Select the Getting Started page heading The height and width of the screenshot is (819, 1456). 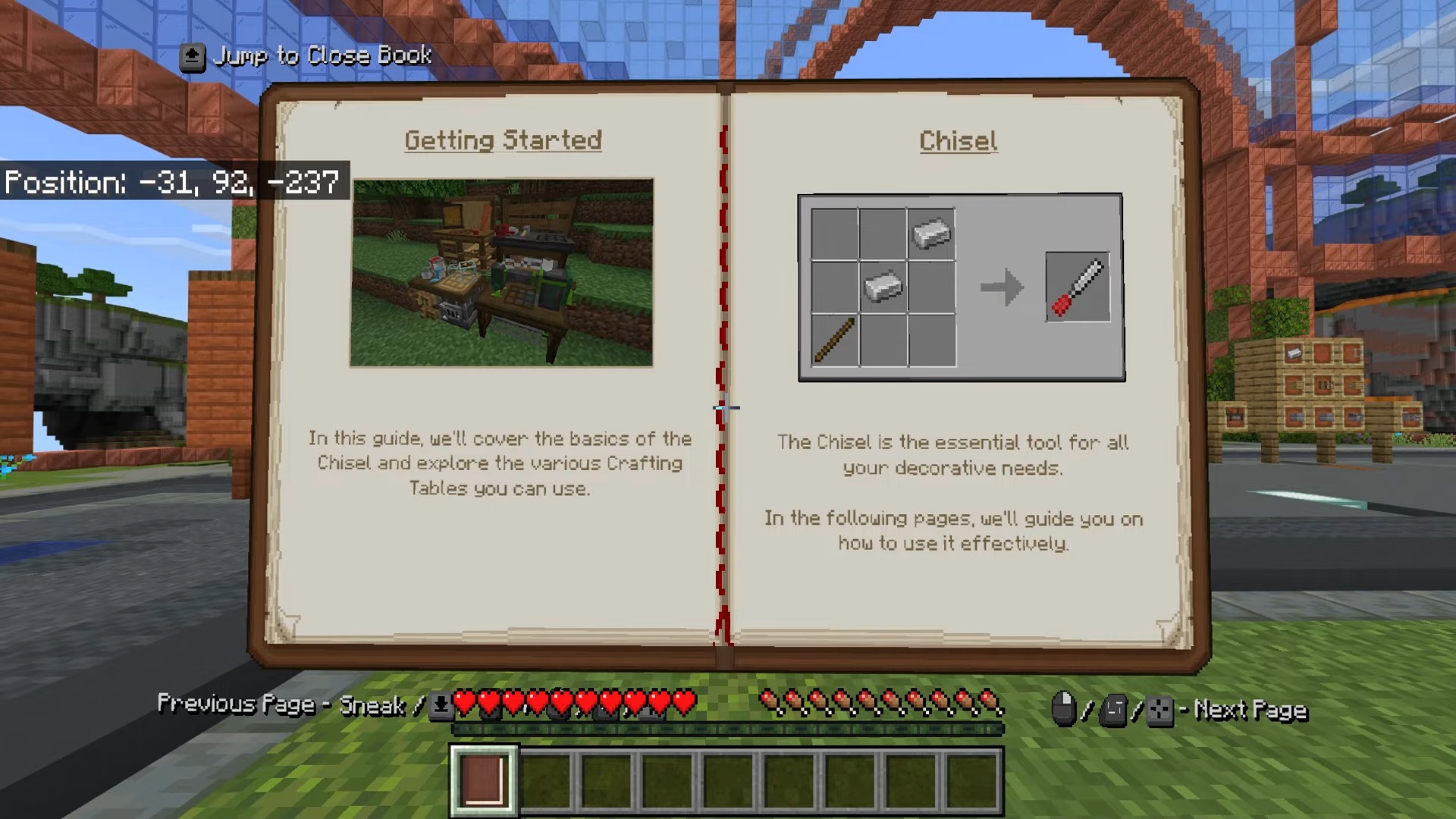coord(503,140)
